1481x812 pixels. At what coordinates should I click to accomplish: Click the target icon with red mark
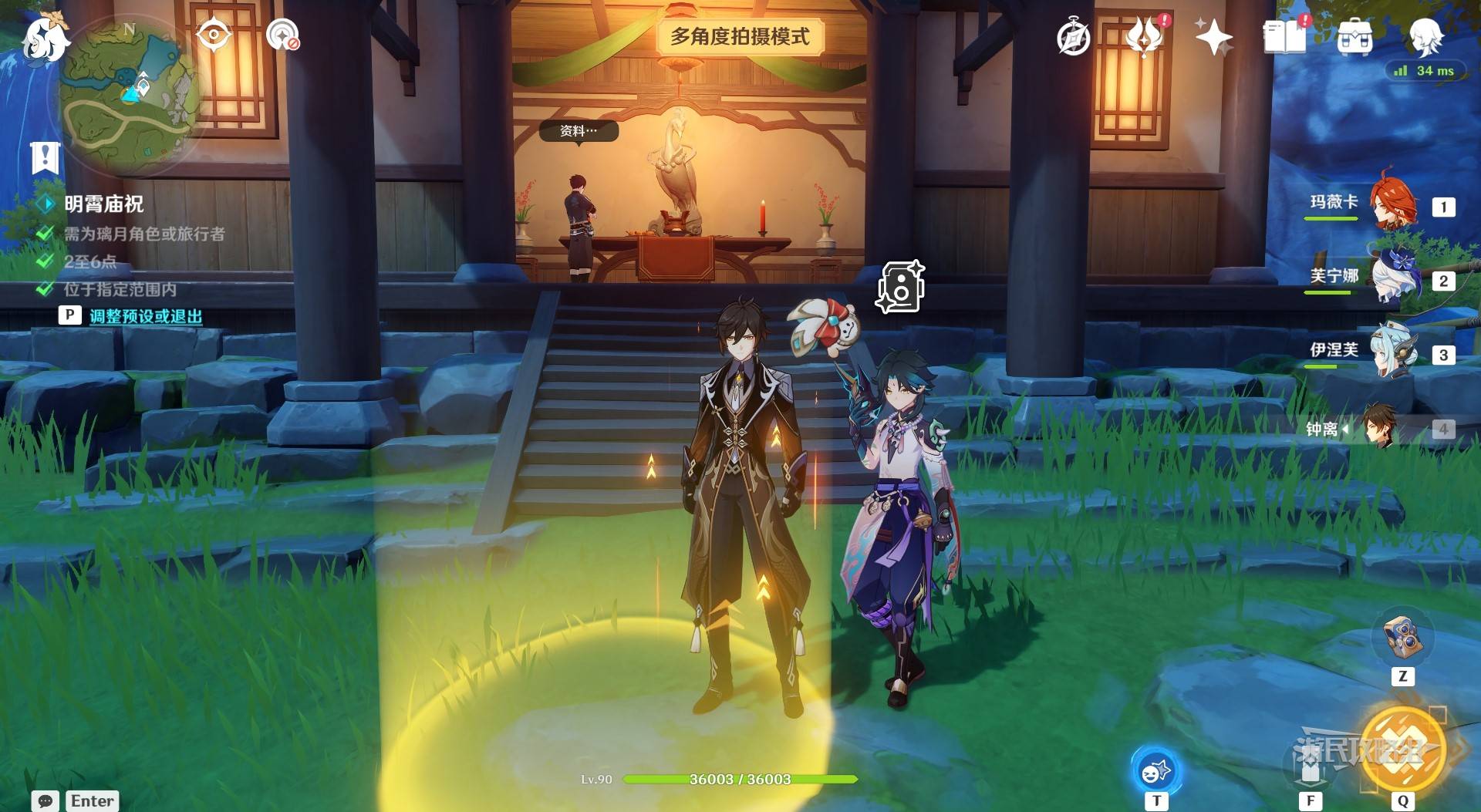coord(282,35)
